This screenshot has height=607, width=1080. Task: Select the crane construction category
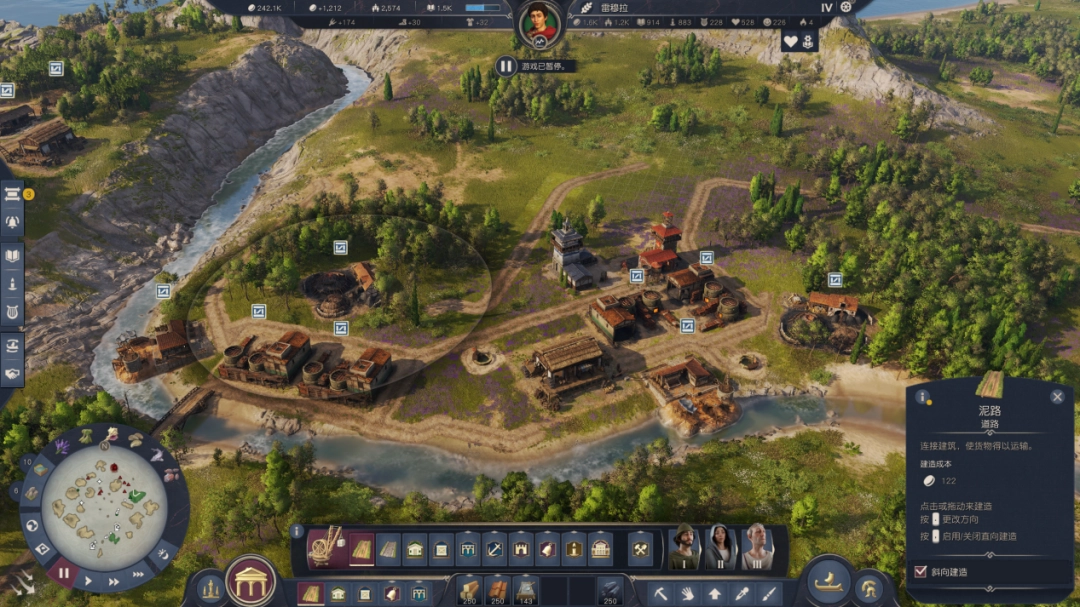(x=324, y=547)
